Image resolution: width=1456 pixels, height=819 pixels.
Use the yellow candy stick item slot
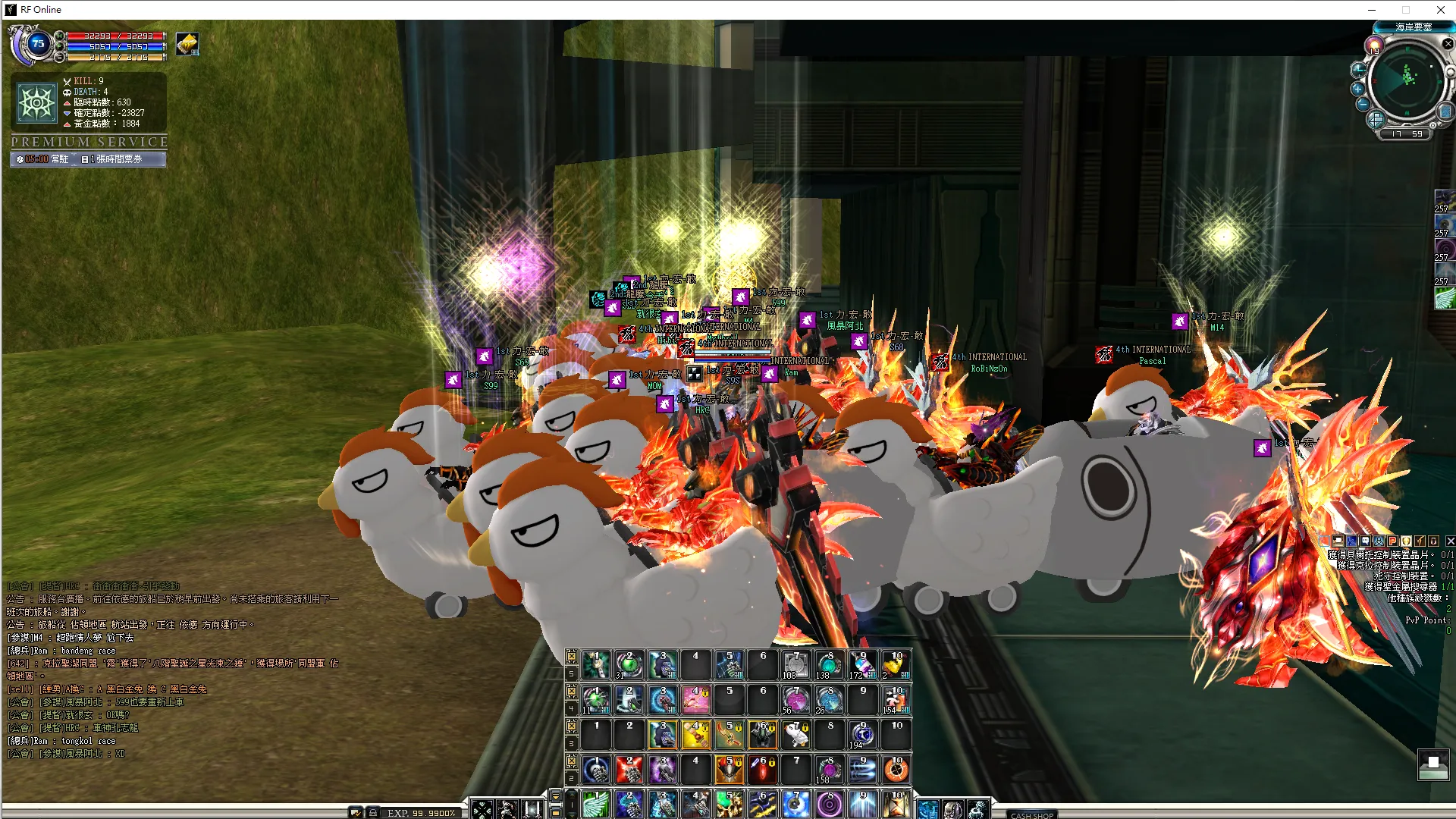click(695, 735)
